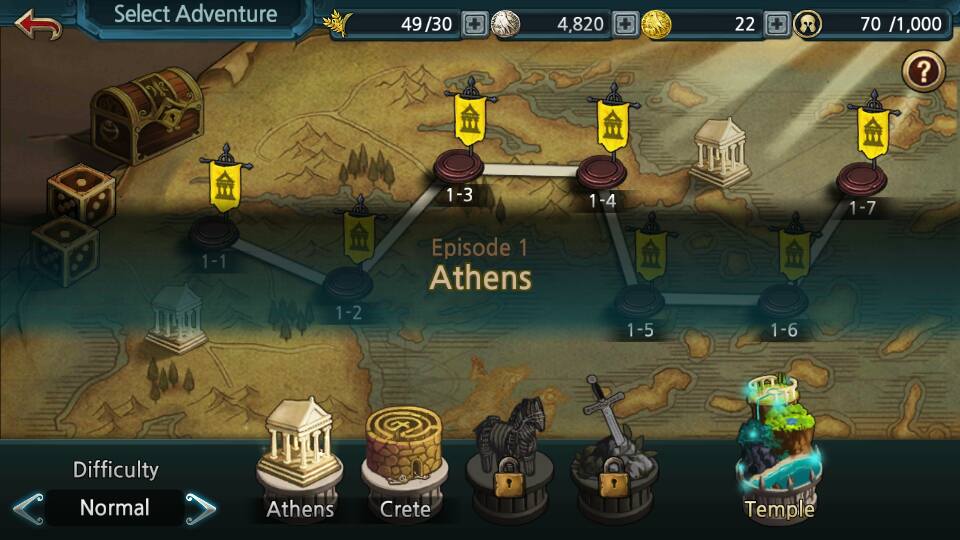Add more wheat energy with plus button
960x540 pixels.
tap(475, 23)
